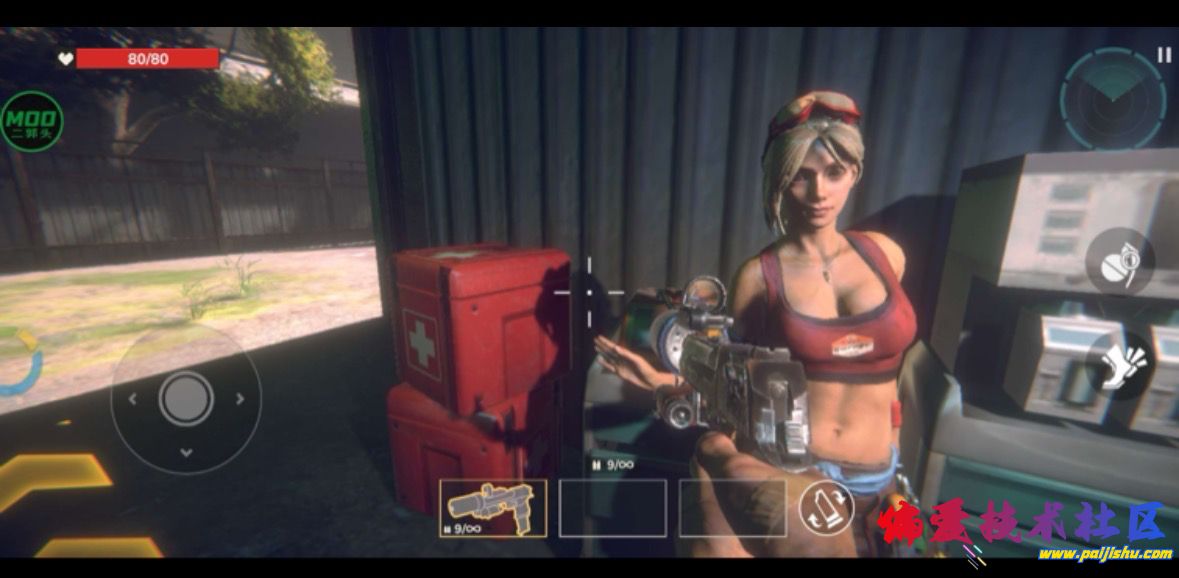Activate the melee kick button
The width and height of the screenshot is (1179, 578).
[x=1119, y=365]
